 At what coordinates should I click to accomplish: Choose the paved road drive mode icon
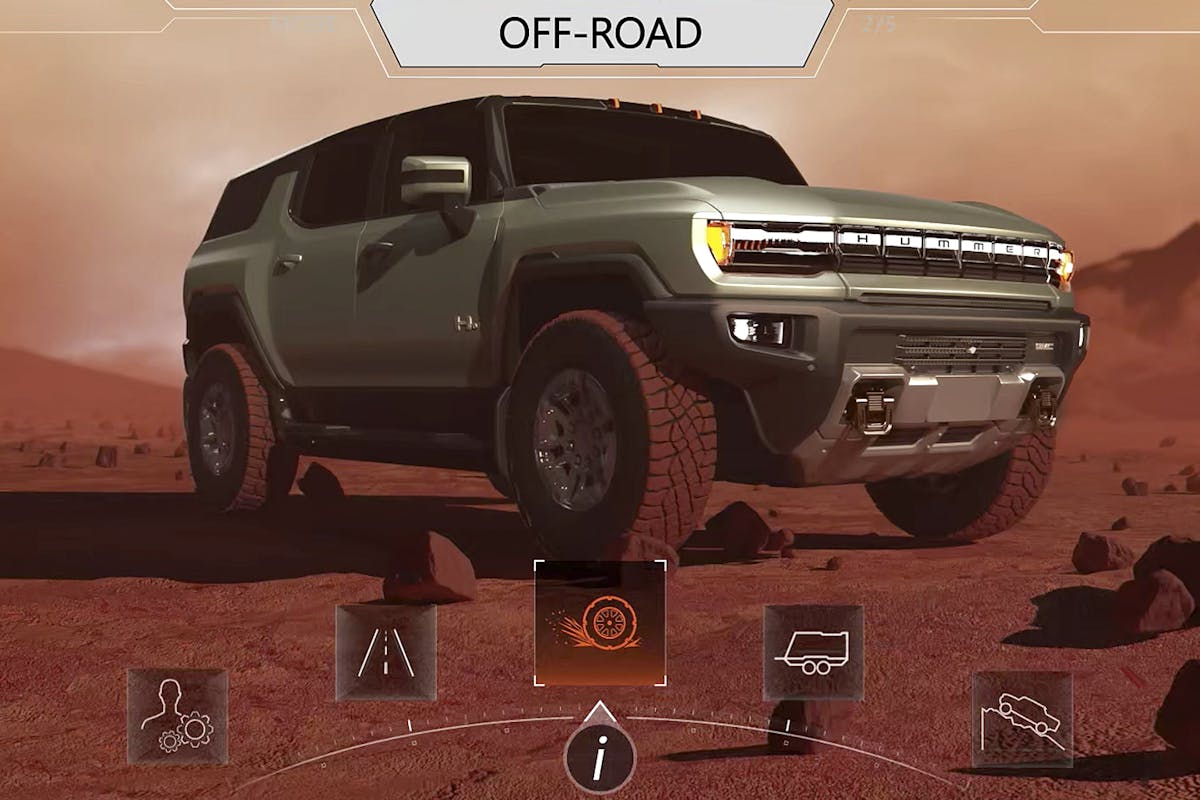pyautogui.click(x=386, y=652)
